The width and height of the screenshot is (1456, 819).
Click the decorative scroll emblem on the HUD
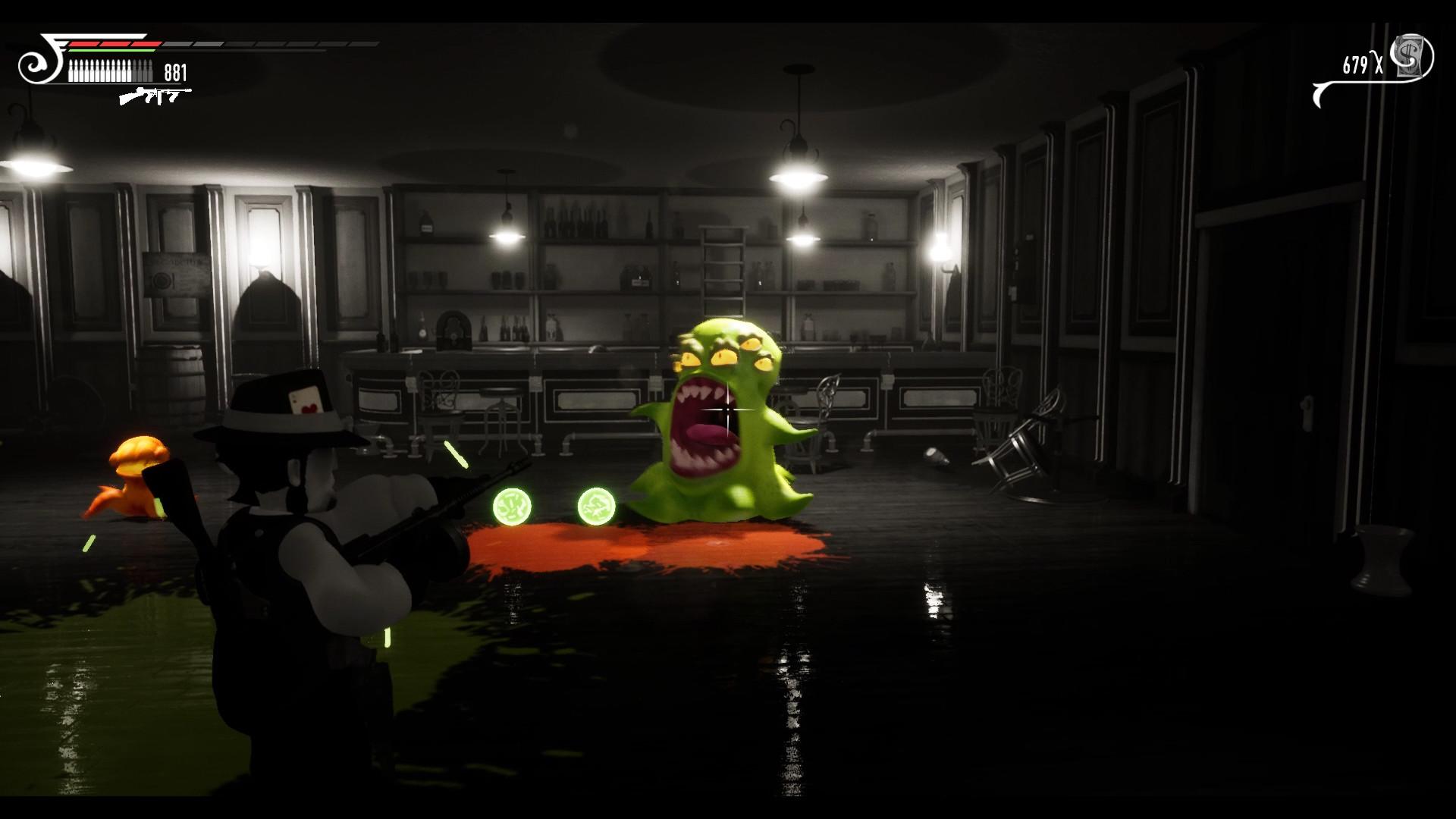click(34, 64)
